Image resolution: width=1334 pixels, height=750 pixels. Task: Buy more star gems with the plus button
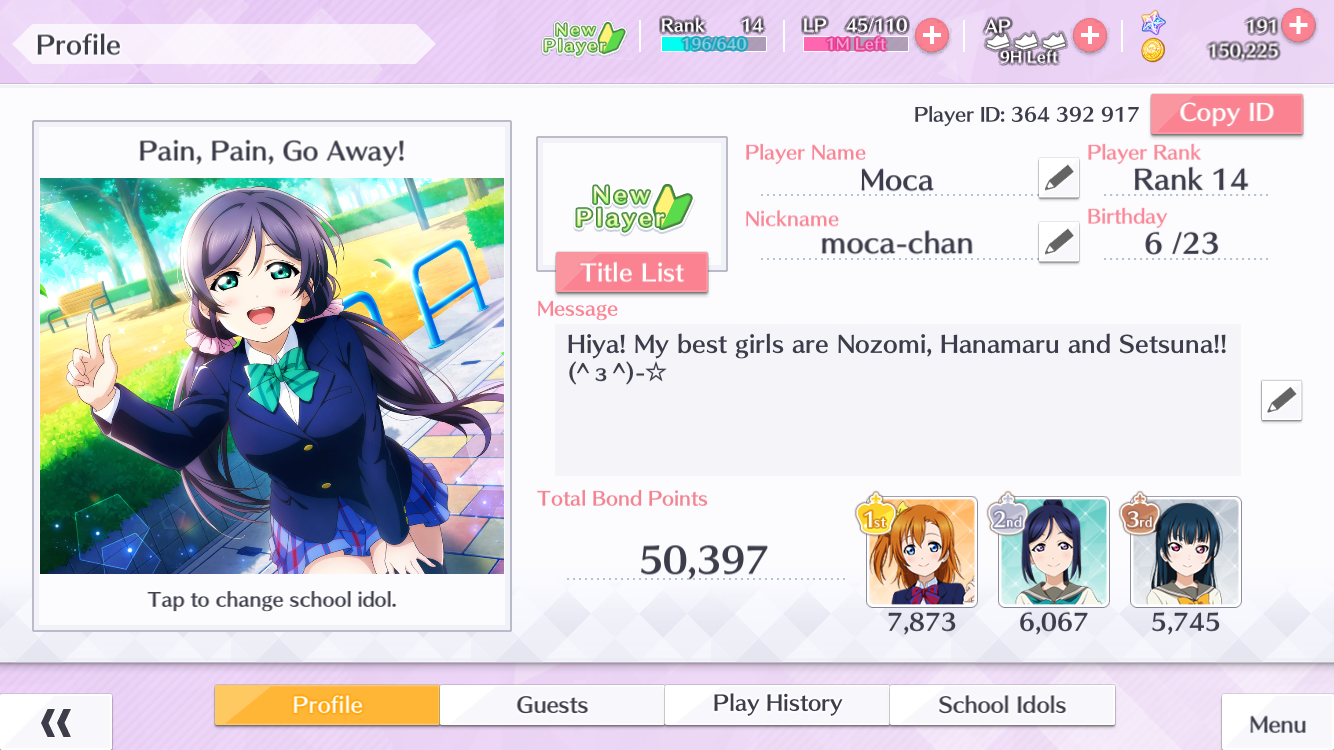(1298, 24)
